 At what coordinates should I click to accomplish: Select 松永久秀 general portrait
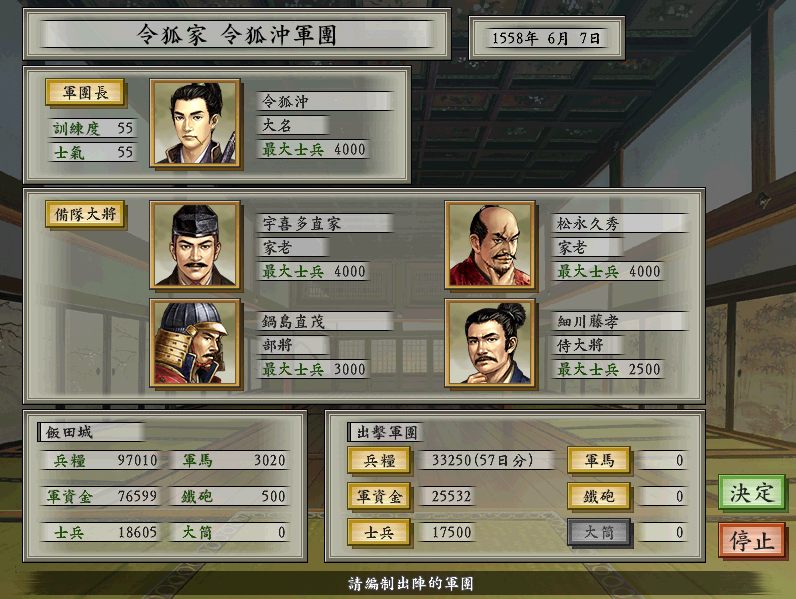coord(490,245)
